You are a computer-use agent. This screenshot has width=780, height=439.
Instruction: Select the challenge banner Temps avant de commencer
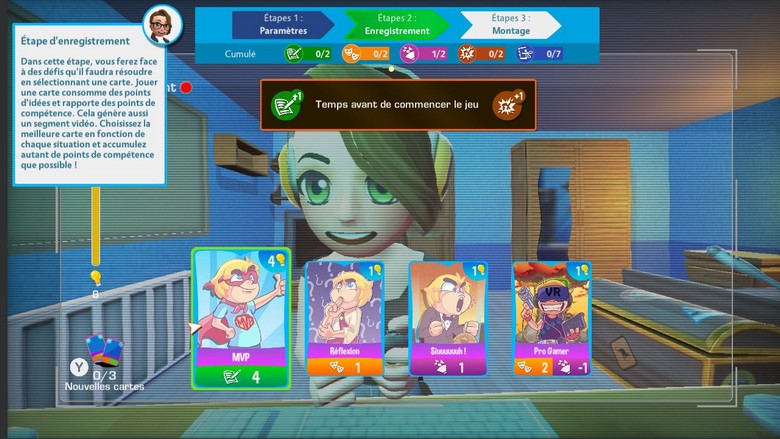(x=398, y=104)
